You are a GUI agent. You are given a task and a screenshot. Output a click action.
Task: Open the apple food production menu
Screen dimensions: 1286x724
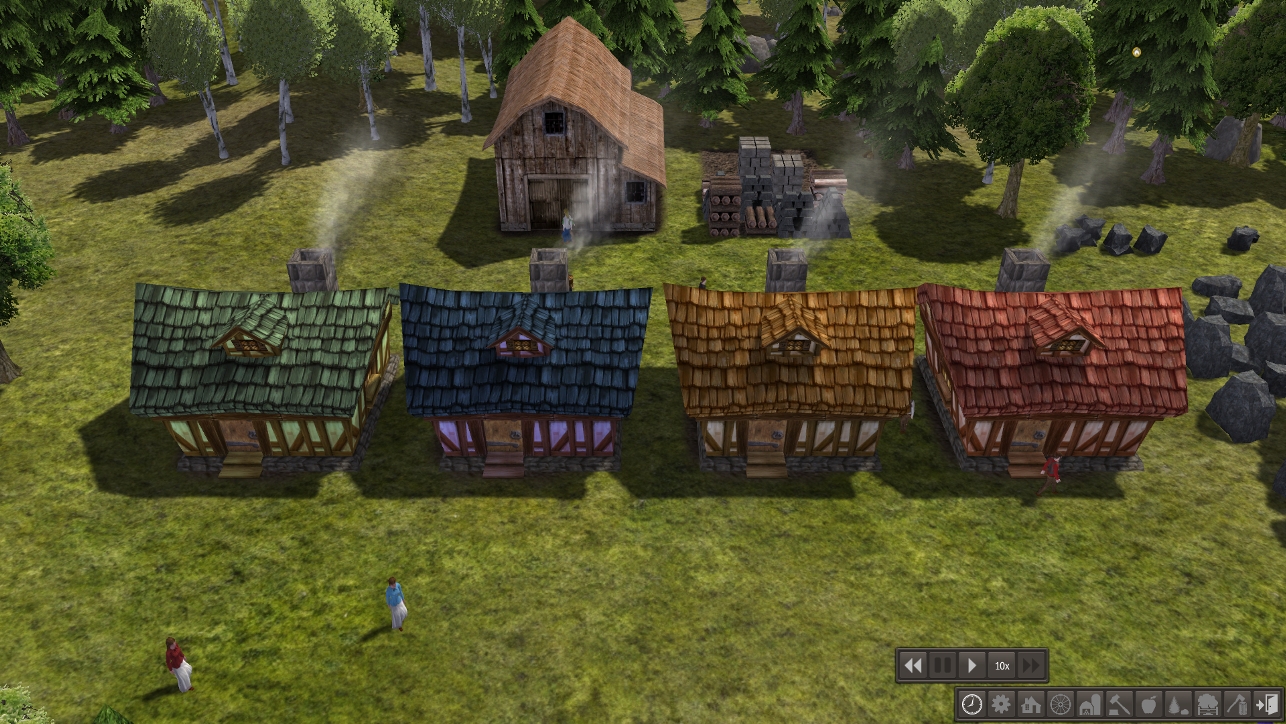pos(1149,704)
